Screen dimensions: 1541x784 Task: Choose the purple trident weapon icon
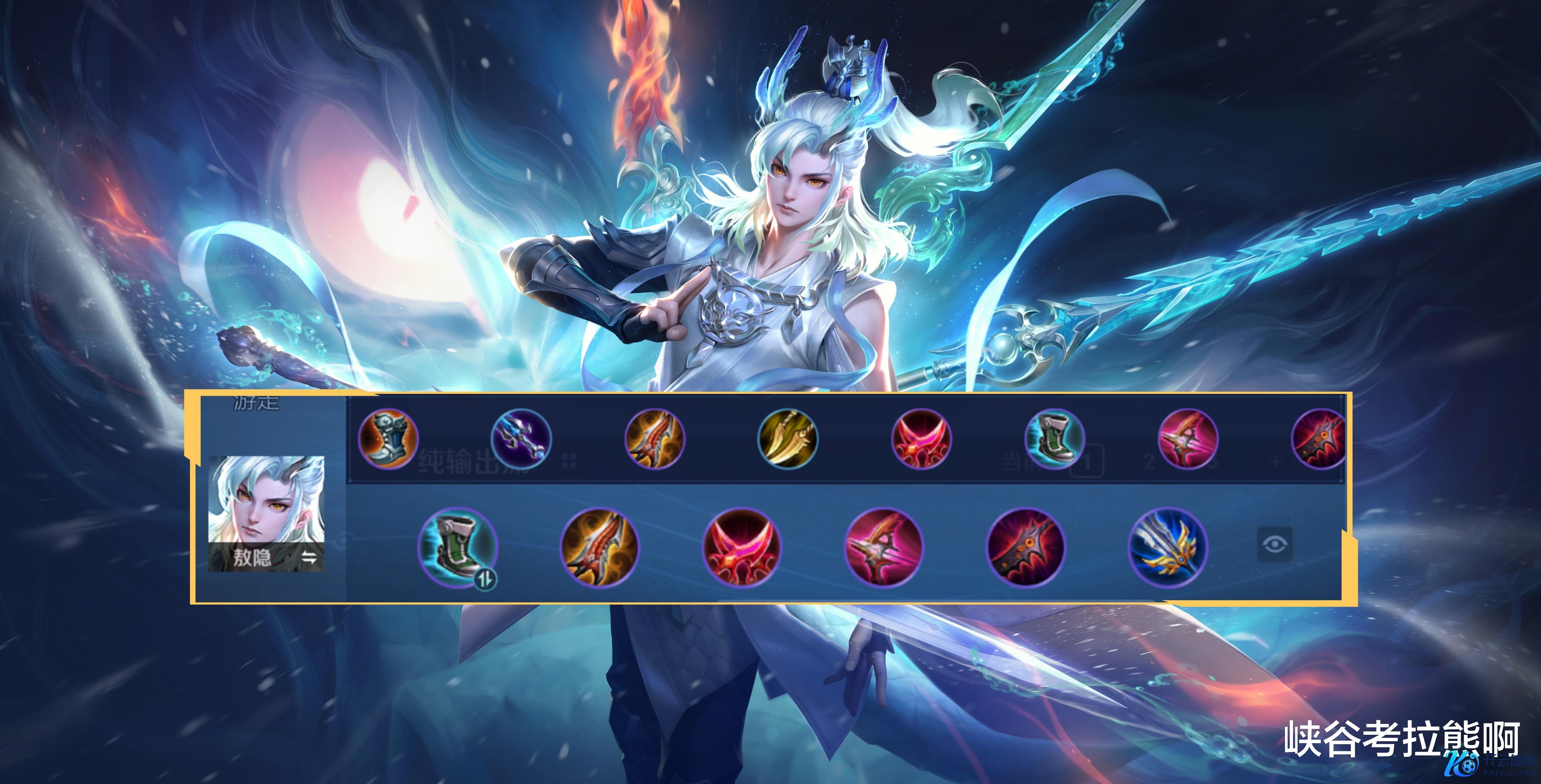tap(521, 438)
